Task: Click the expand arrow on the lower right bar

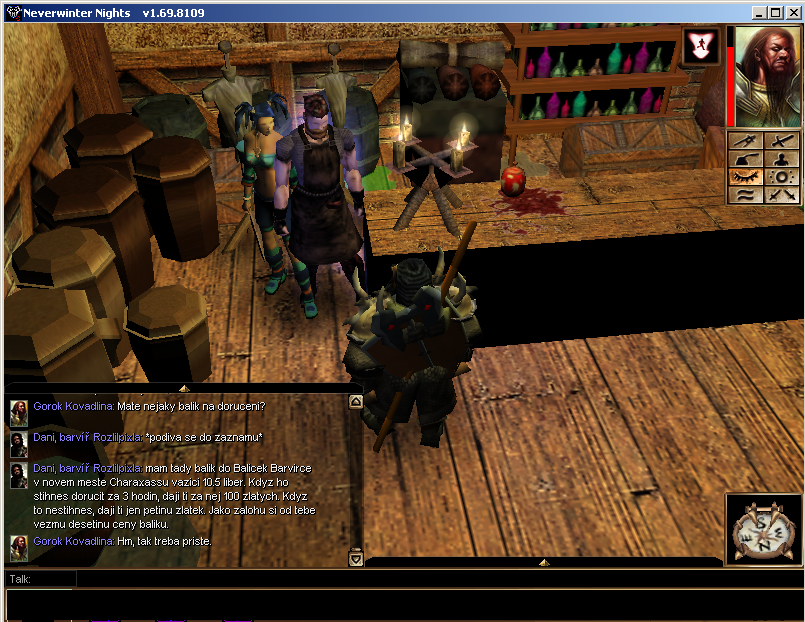Action: click(543, 562)
